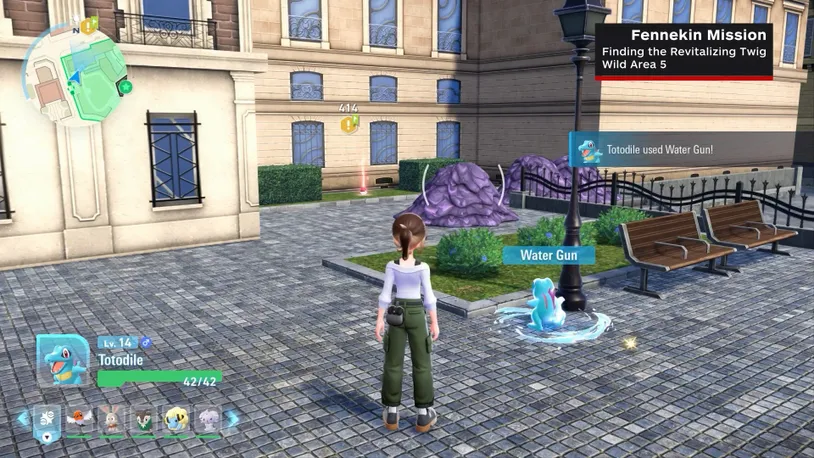Image resolution: width=814 pixels, height=458 pixels.
Task: Choose Espurr from the party bar
Action: (x=208, y=419)
